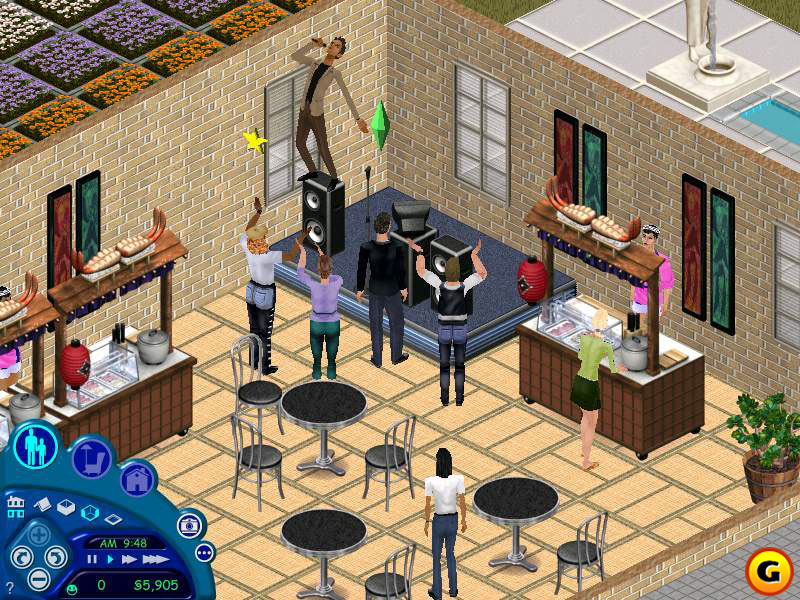The width and height of the screenshot is (800, 600).
Task: Rotate the view clockwise
Action: [56, 557]
